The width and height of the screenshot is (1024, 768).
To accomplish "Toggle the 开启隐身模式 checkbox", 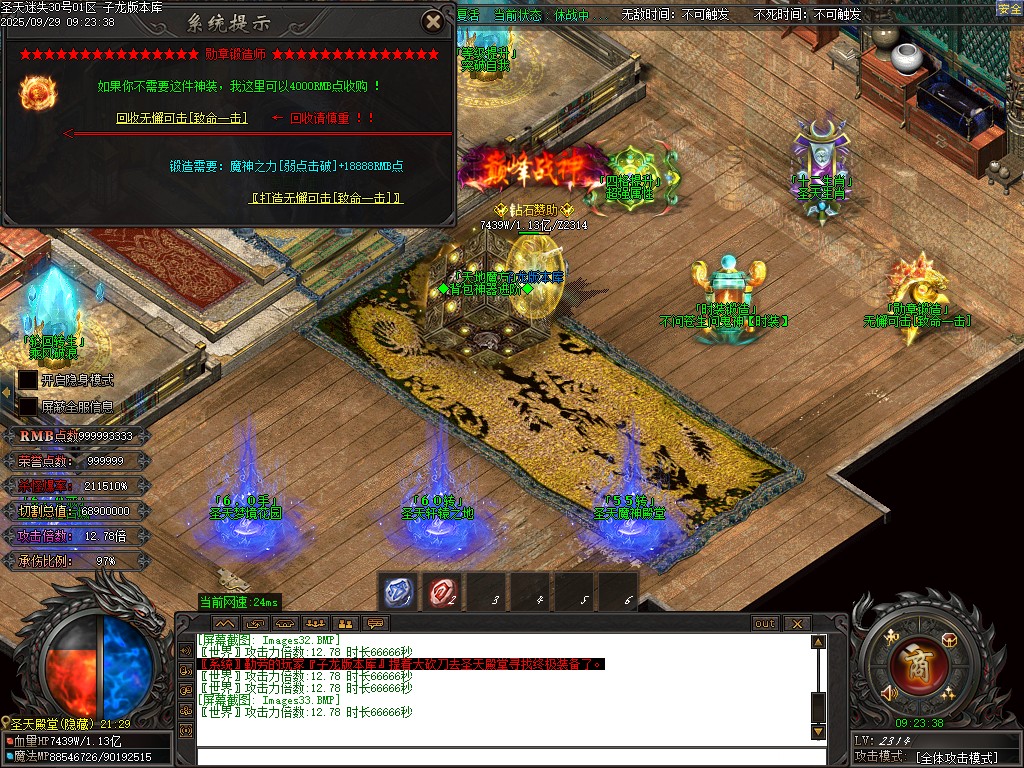I will [x=28, y=380].
